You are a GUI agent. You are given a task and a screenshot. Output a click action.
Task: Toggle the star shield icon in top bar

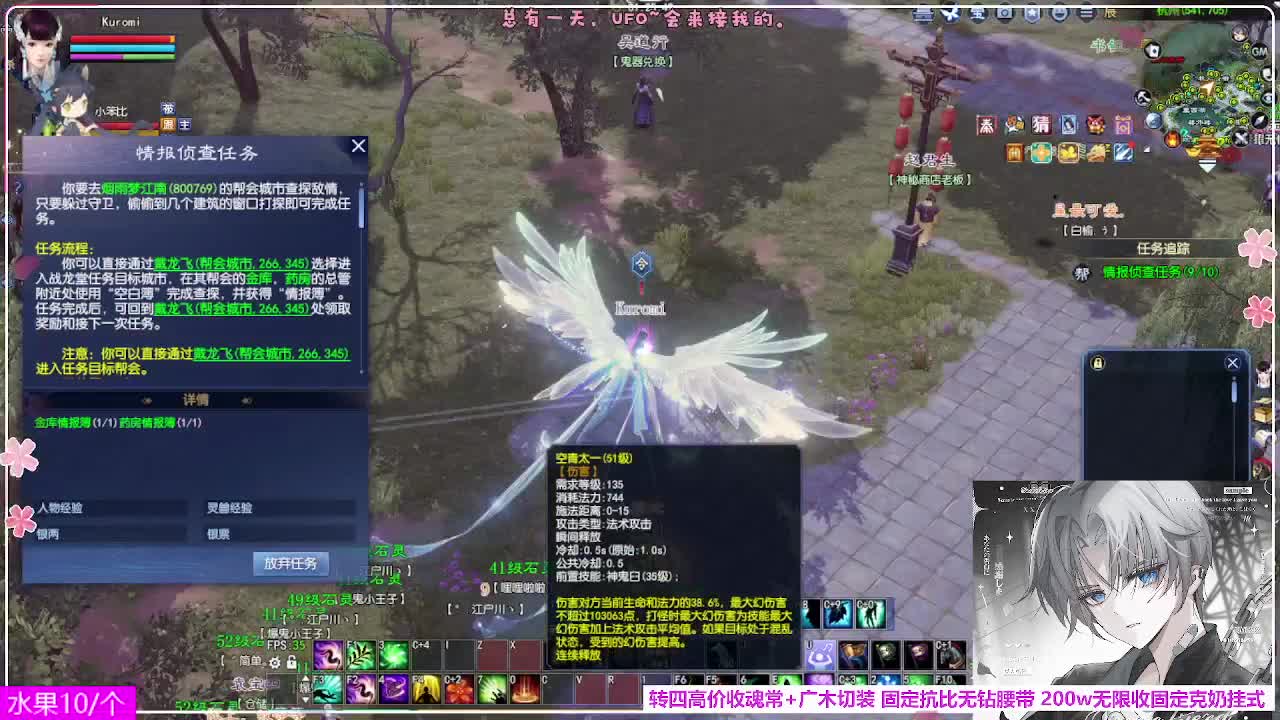point(1031,13)
